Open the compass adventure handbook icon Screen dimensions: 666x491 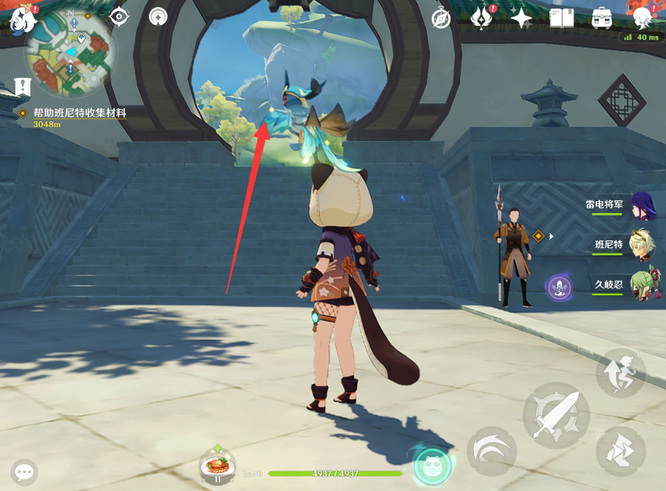point(443,17)
